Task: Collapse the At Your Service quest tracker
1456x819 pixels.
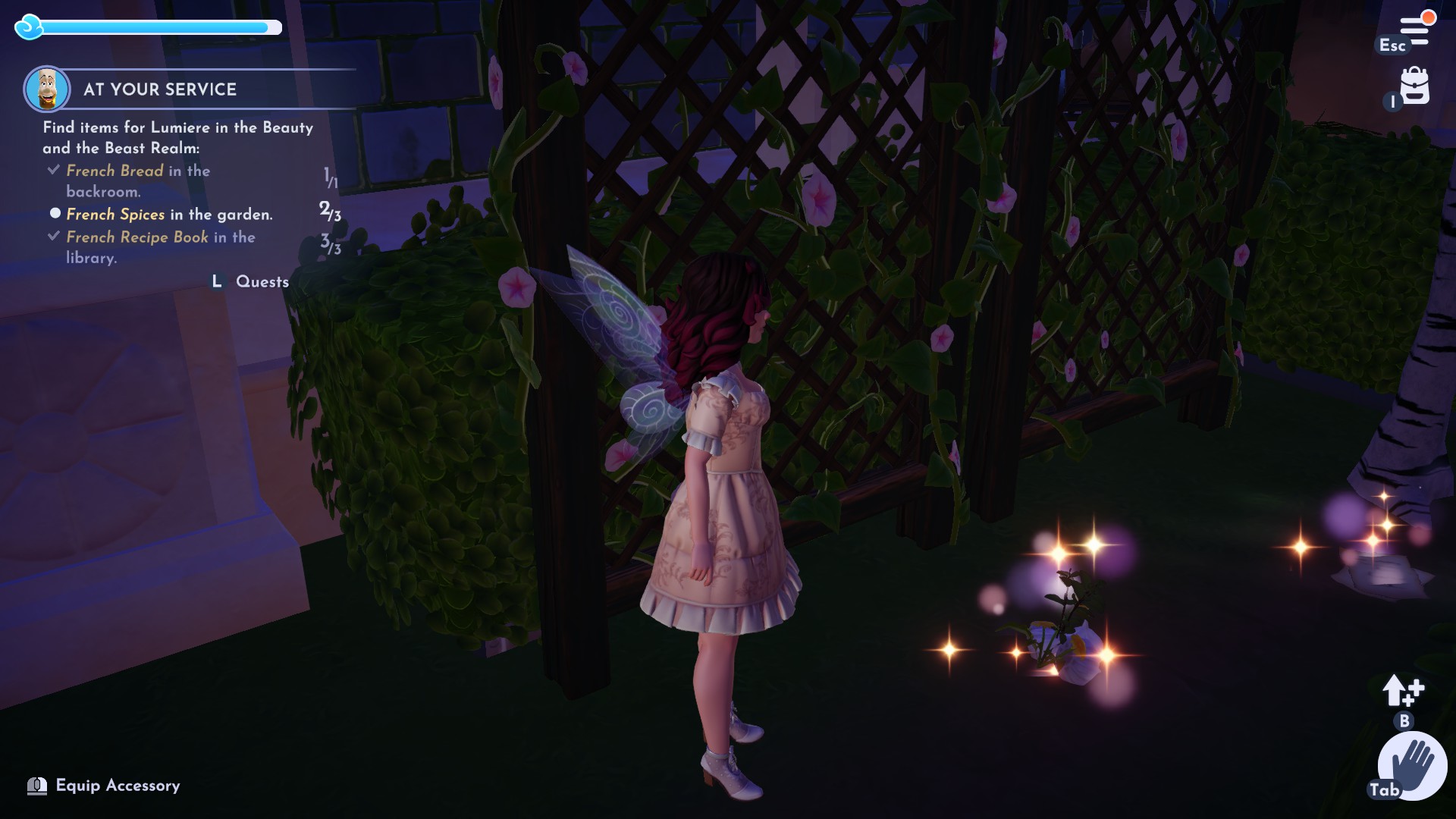Action: tap(158, 89)
